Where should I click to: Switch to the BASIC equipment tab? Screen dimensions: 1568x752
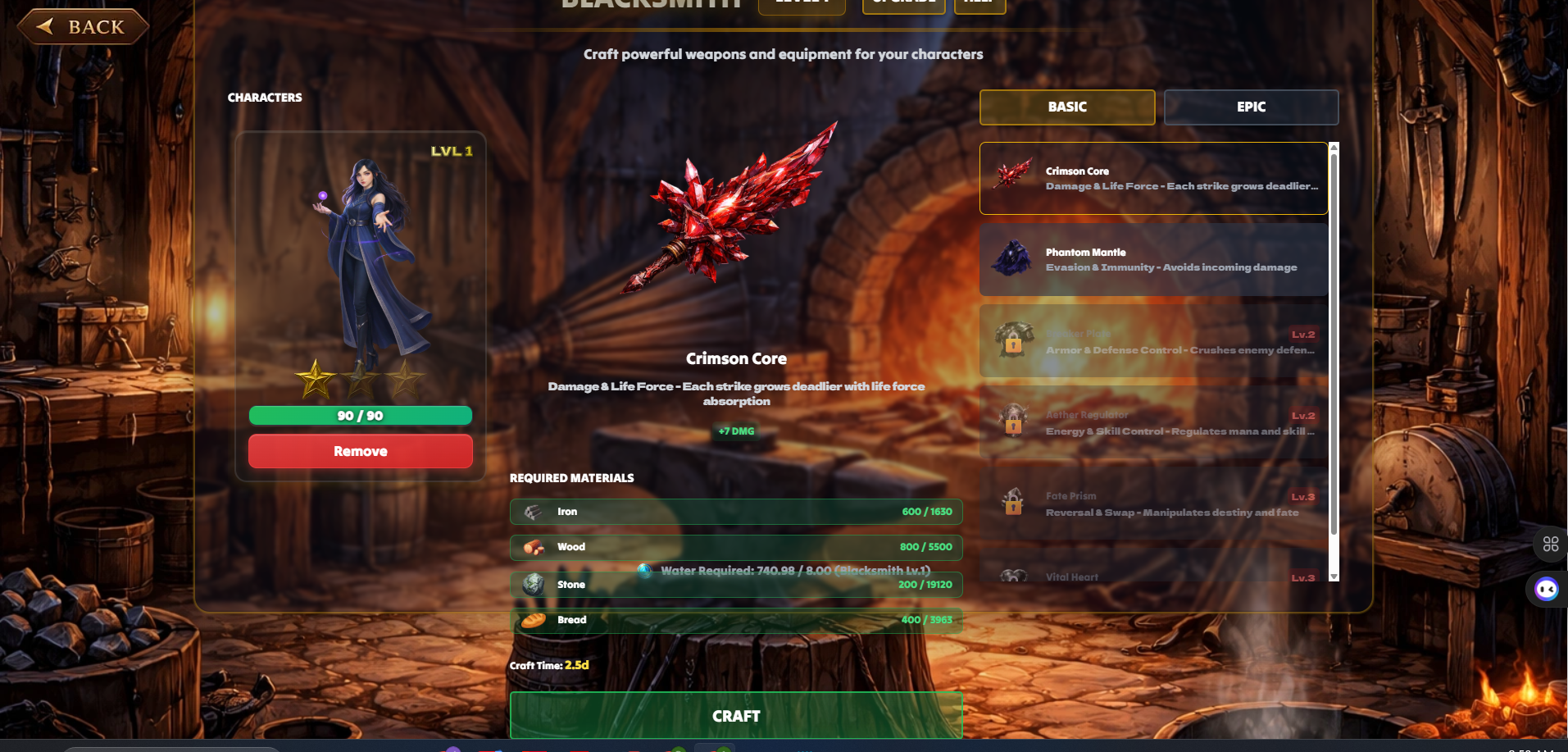click(1066, 107)
